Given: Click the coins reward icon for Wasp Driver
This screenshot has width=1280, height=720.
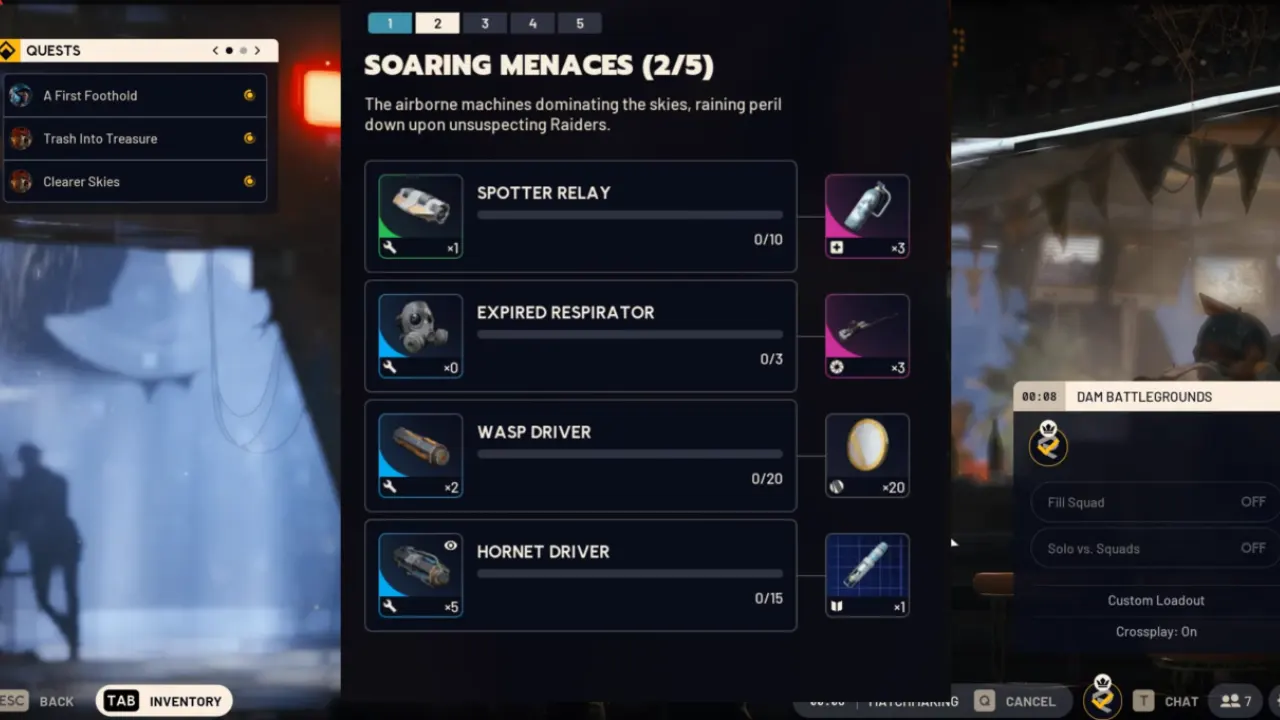Looking at the screenshot, I should click(x=866, y=455).
